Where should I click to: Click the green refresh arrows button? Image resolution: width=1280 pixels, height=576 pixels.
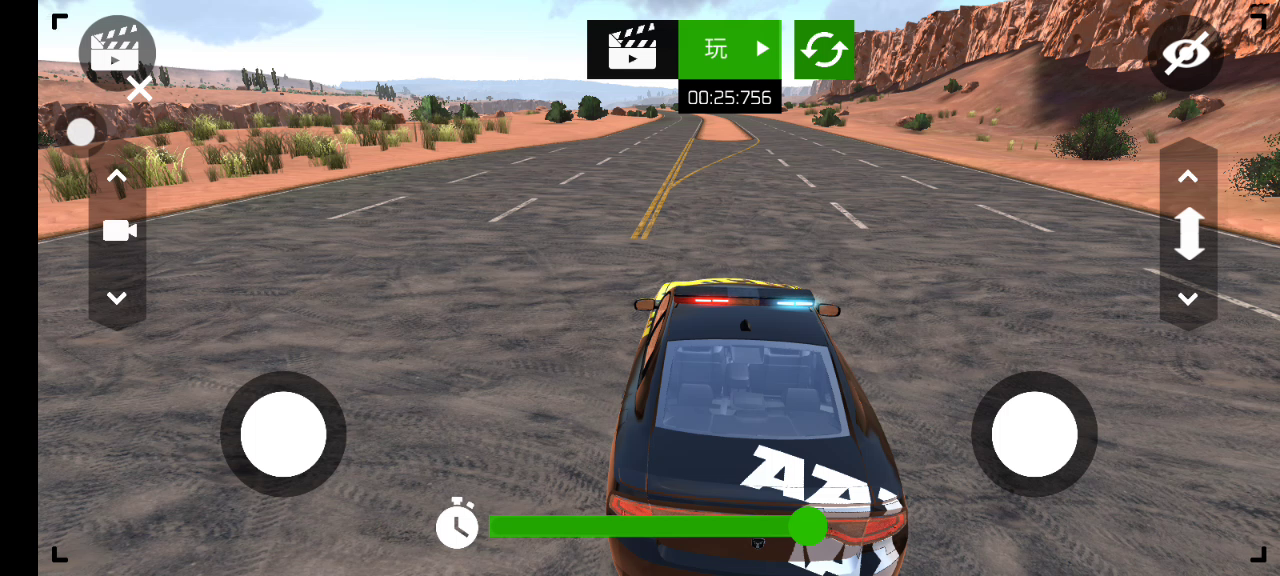click(x=824, y=49)
